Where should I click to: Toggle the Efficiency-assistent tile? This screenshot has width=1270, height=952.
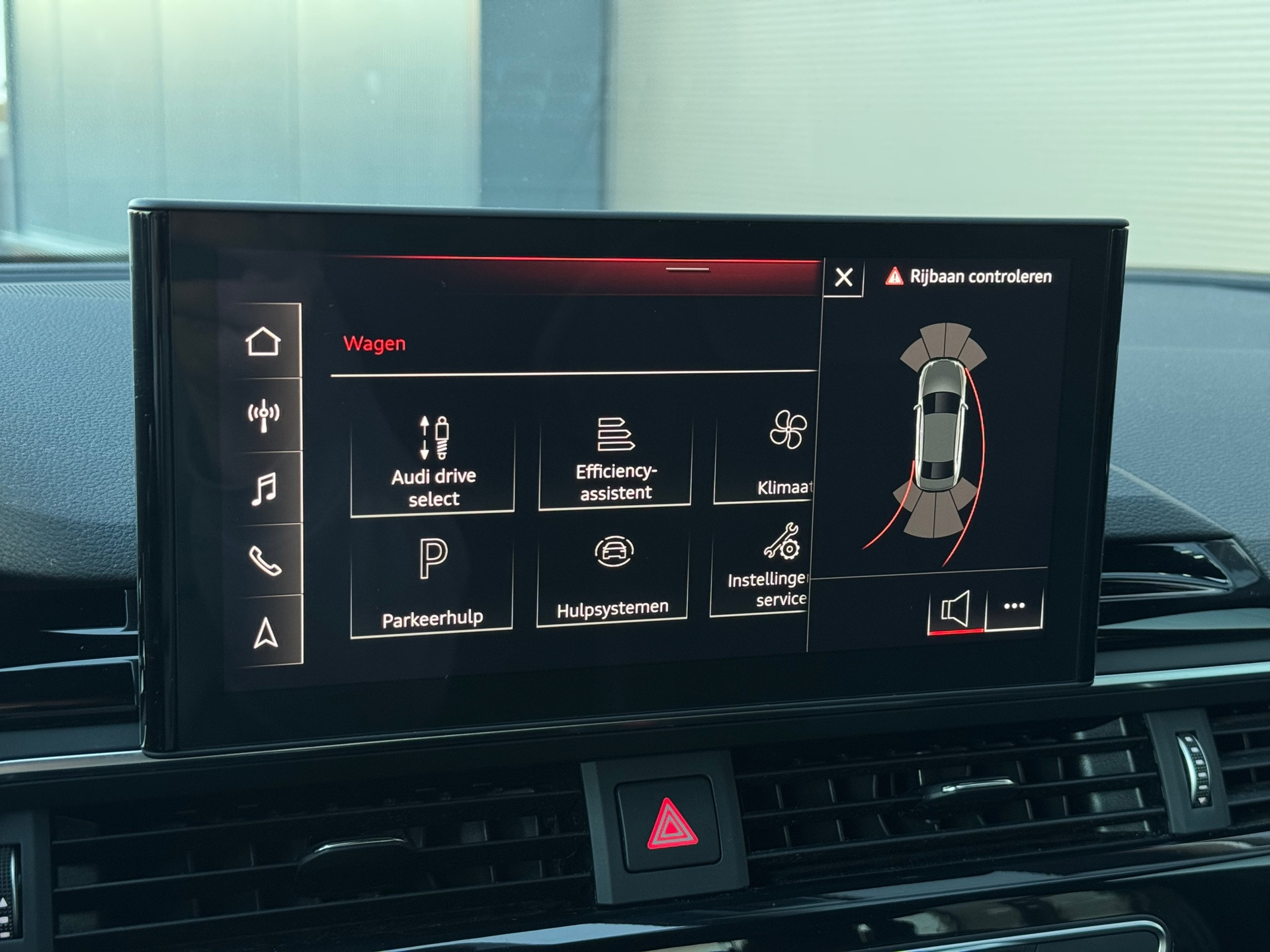click(614, 456)
